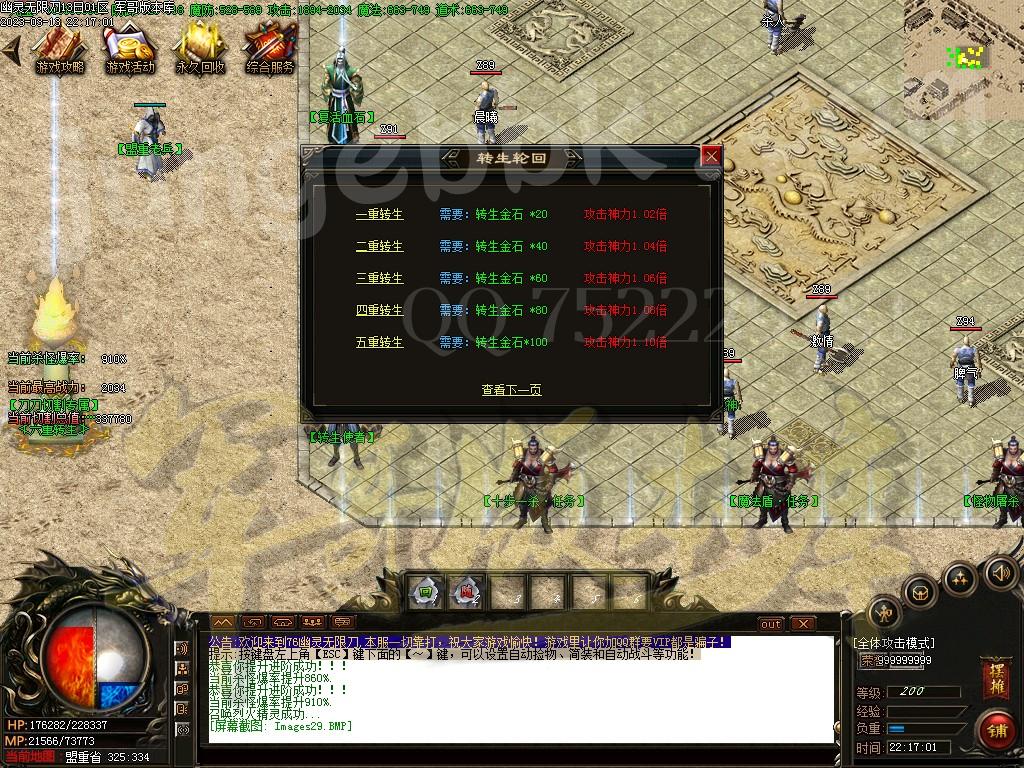1024x768 pixels.
Task: Open the minimap in the corner
Action: 964,52
